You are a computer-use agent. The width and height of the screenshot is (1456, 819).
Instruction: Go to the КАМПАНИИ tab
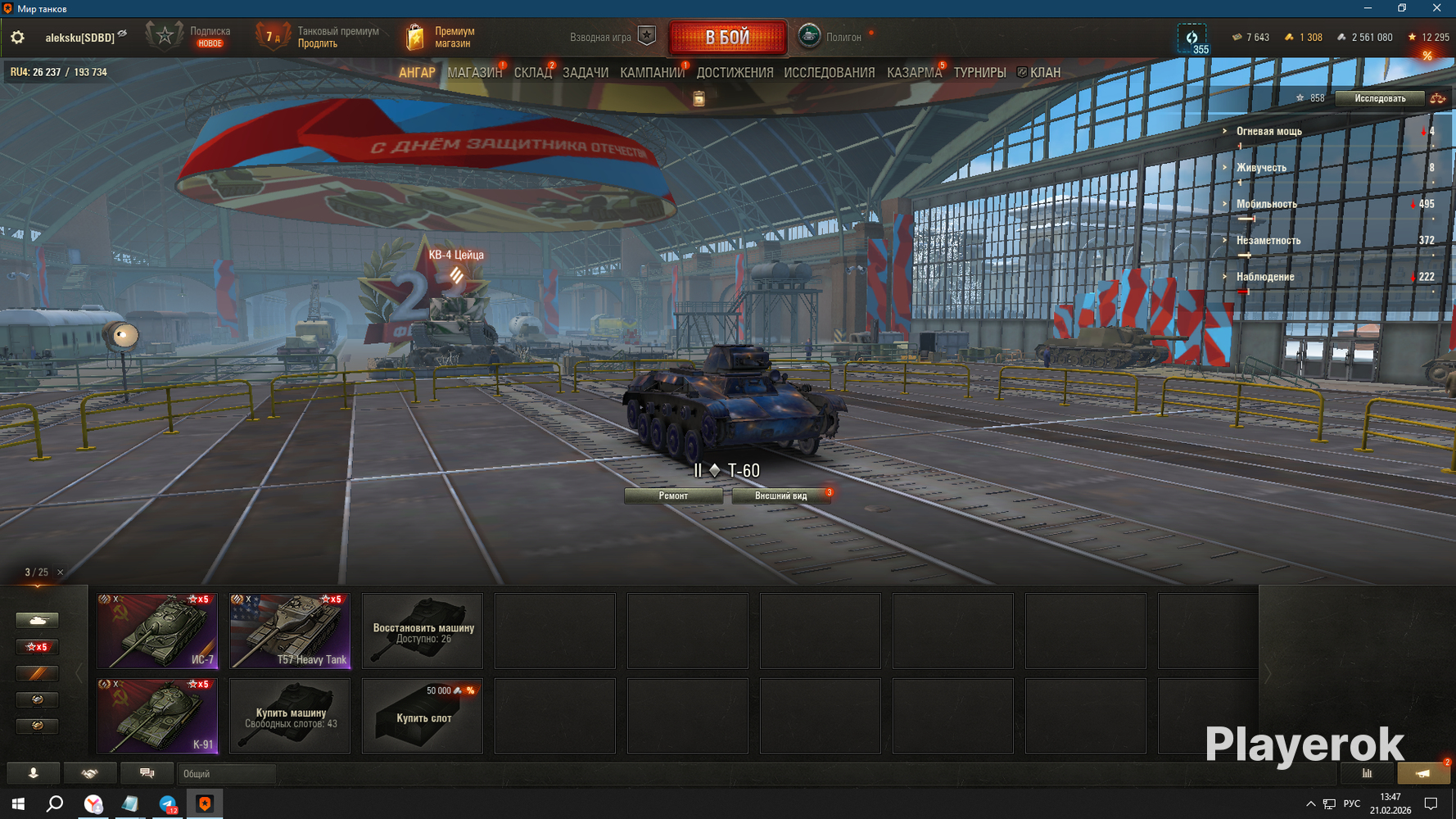click(652, 73)
